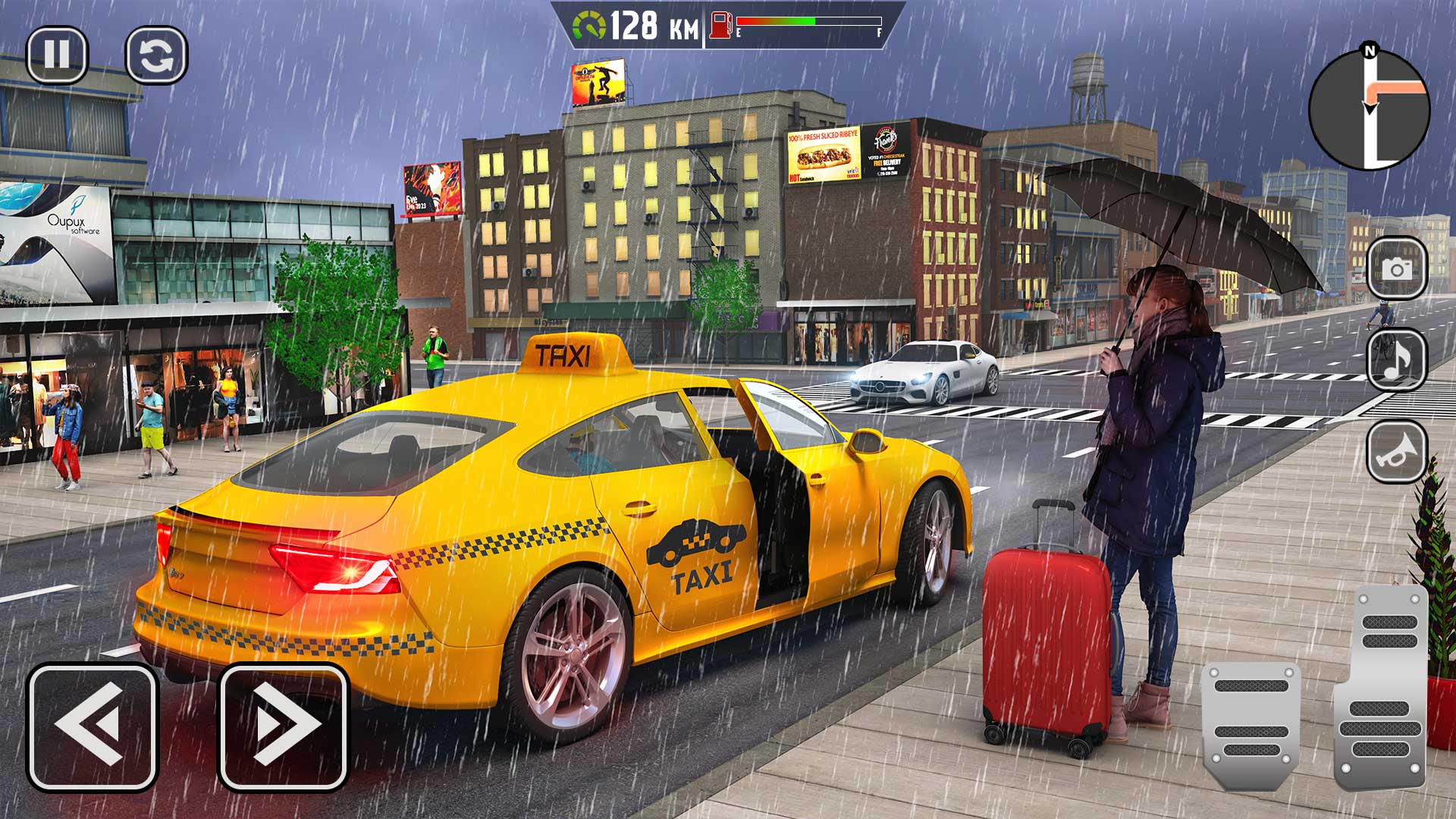Select the 128 KM speed display

click(x=652, y=23)
